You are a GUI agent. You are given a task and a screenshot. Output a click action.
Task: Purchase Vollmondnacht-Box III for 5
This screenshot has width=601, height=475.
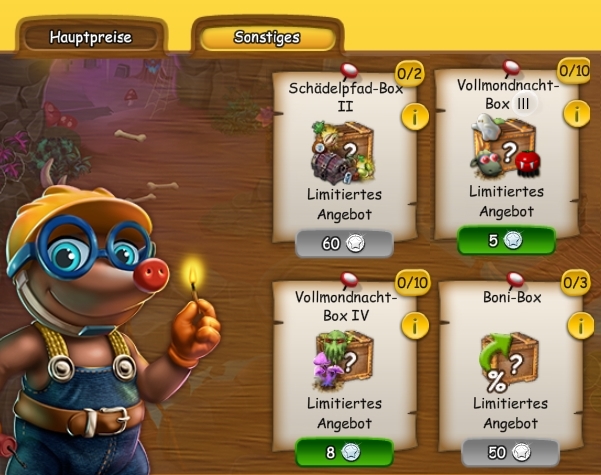click(507, 240)
